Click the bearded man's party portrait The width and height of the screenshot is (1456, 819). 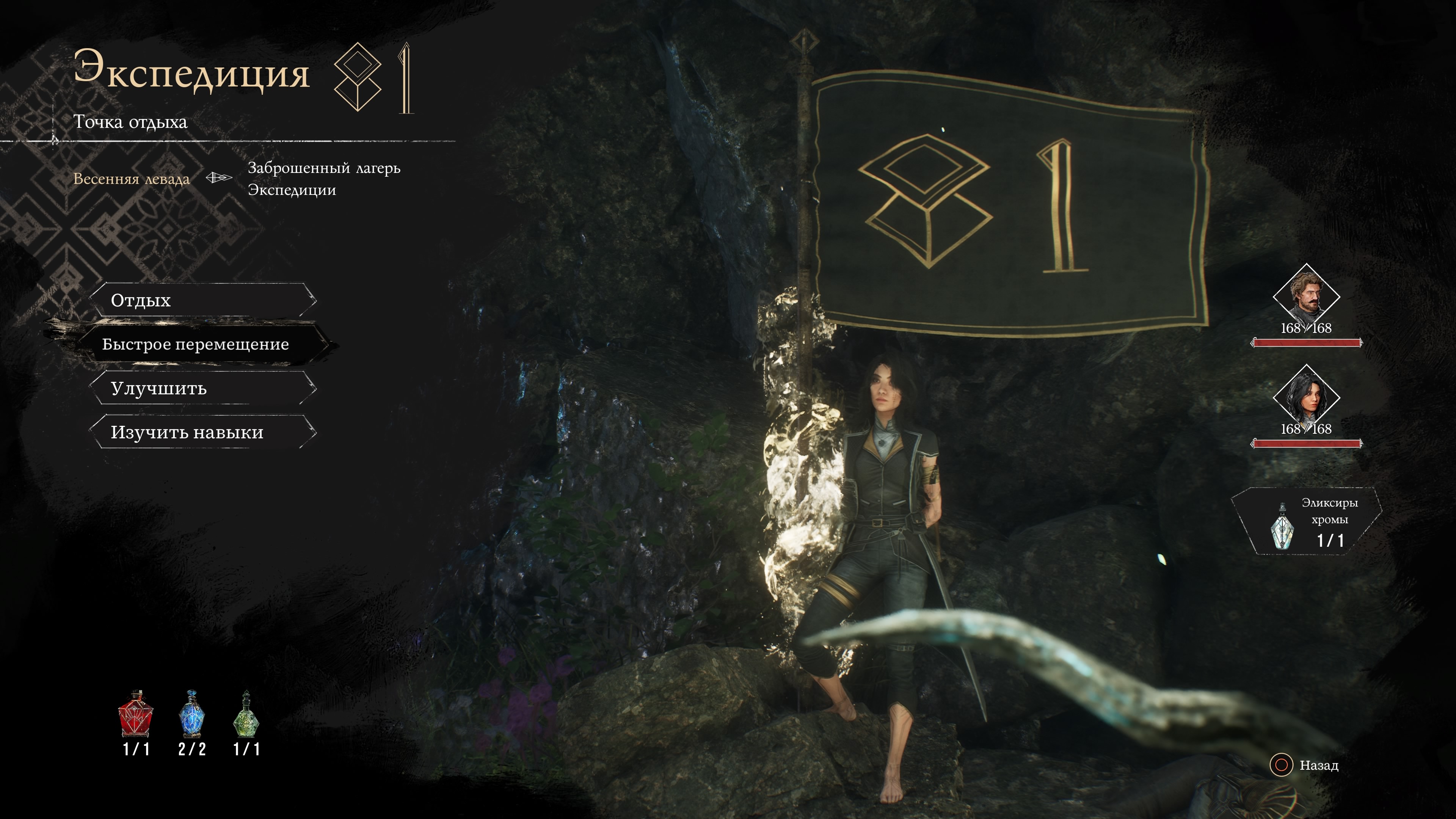pyautogui.click(x=1306, y=296)
